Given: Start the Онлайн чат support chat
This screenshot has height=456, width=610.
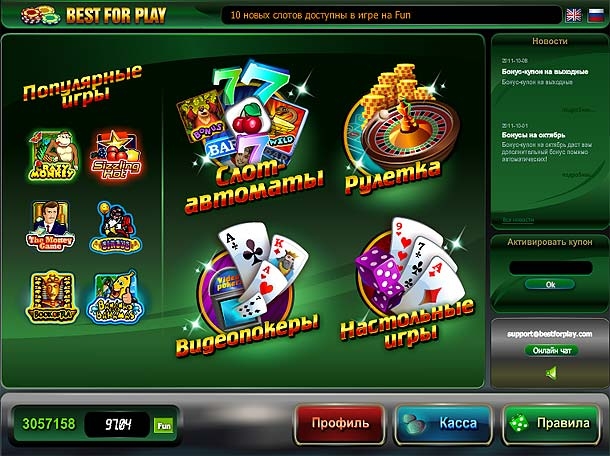Looking at the screenshot, I should 551,350.
